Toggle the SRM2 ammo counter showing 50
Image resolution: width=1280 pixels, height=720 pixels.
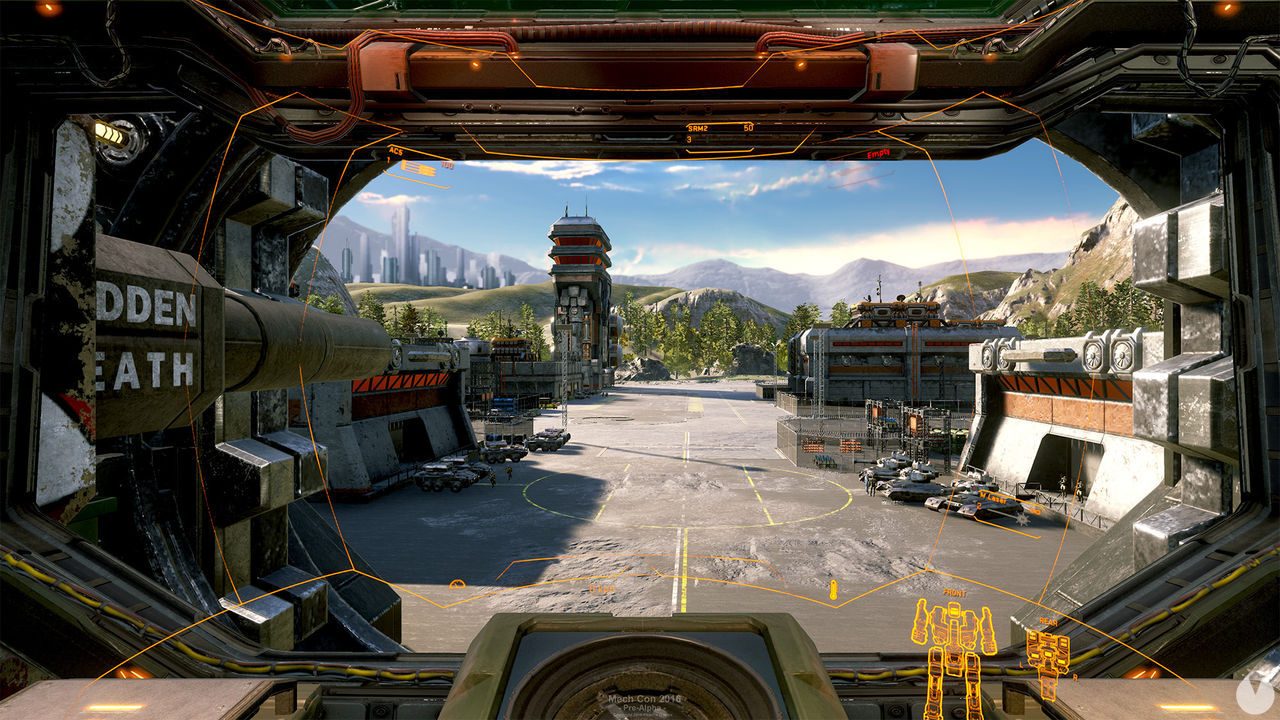pyautogui.click(x=749, y=127)
